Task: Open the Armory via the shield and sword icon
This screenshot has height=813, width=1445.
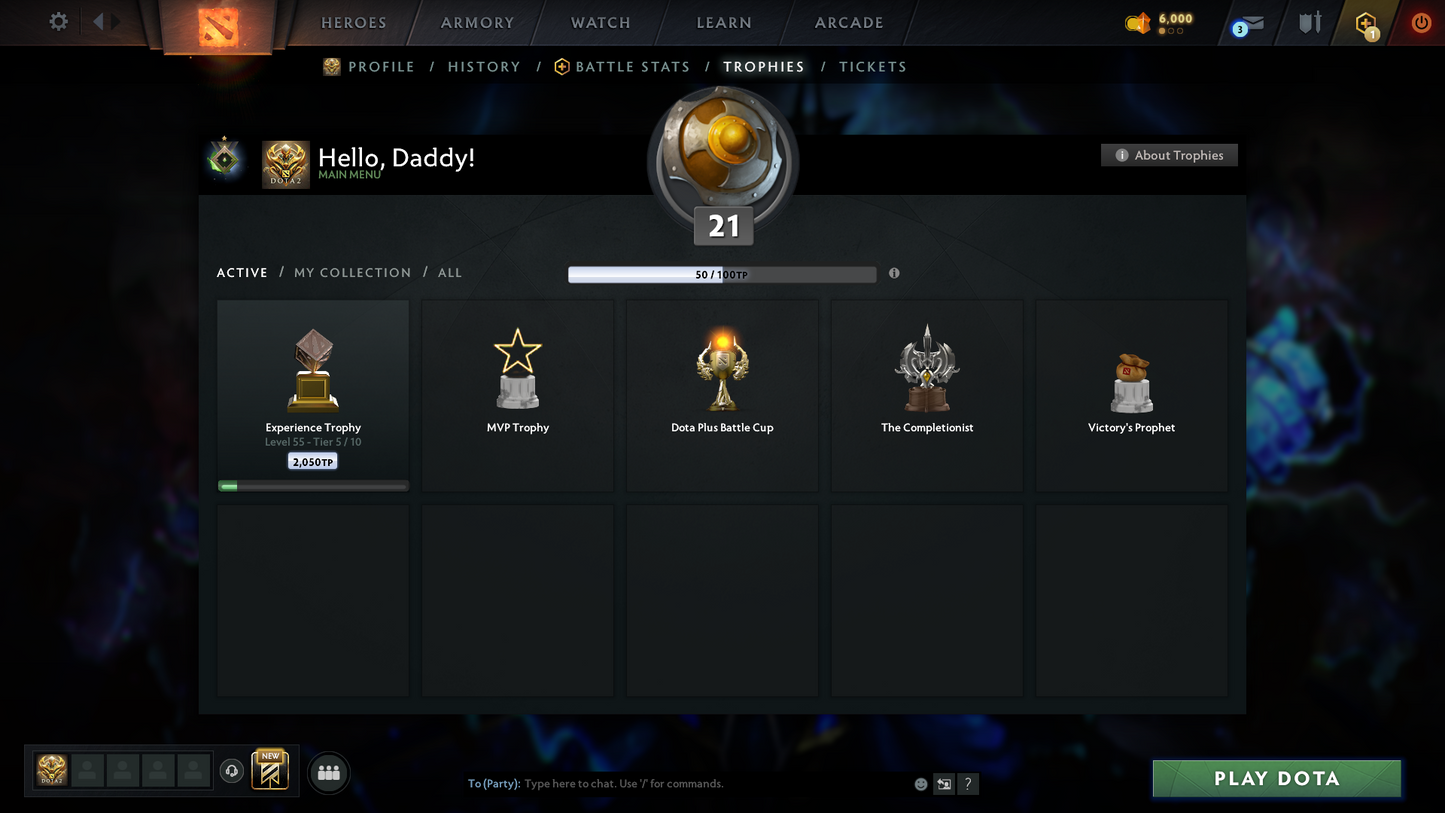Action: point(1309,22)
